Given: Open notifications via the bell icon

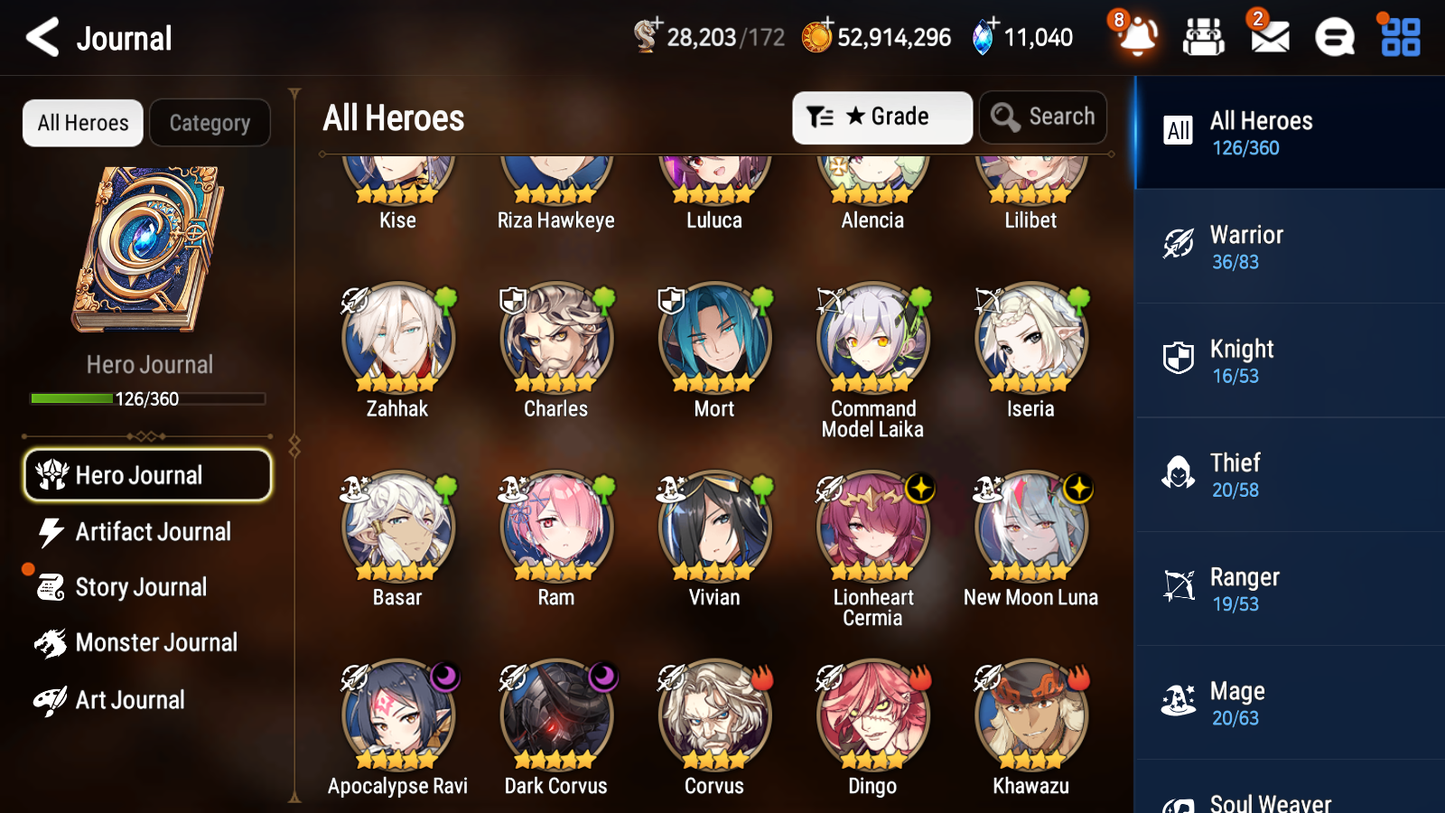Looking at the screenshot, I should (1134, 36).
